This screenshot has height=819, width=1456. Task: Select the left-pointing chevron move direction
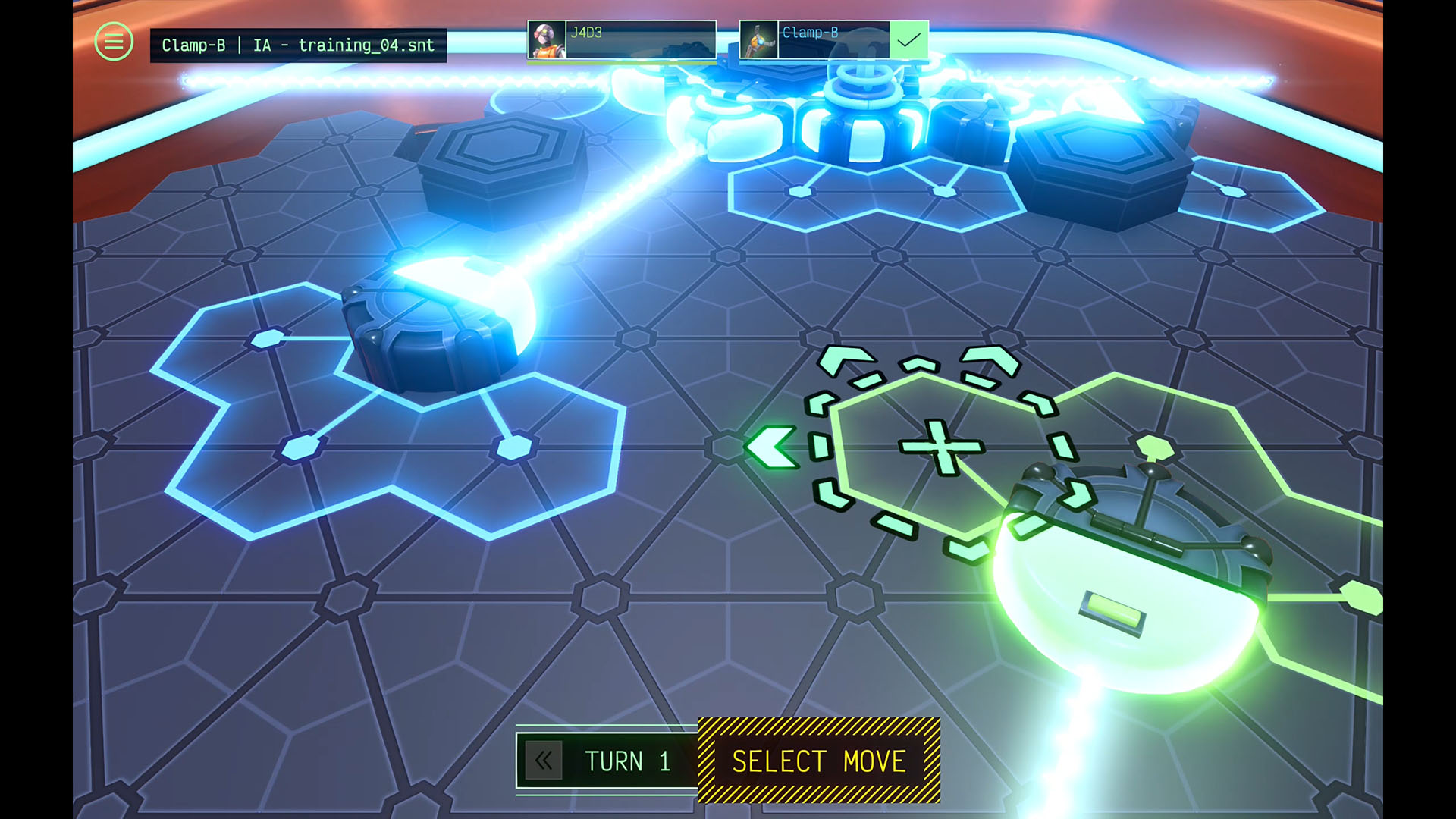coord(770,448)
